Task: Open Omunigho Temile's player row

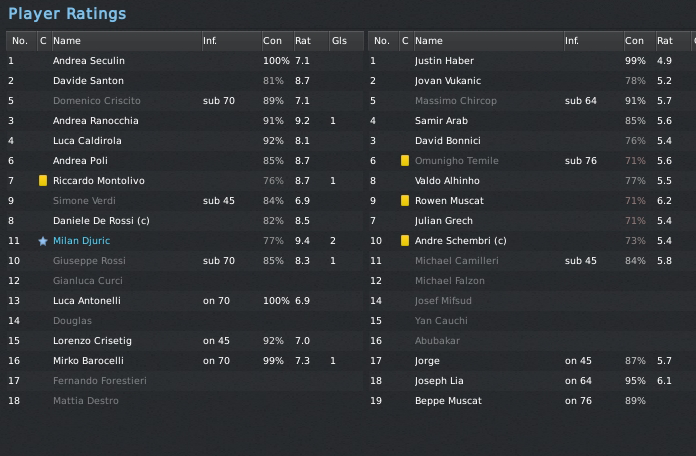Action: 456,161
